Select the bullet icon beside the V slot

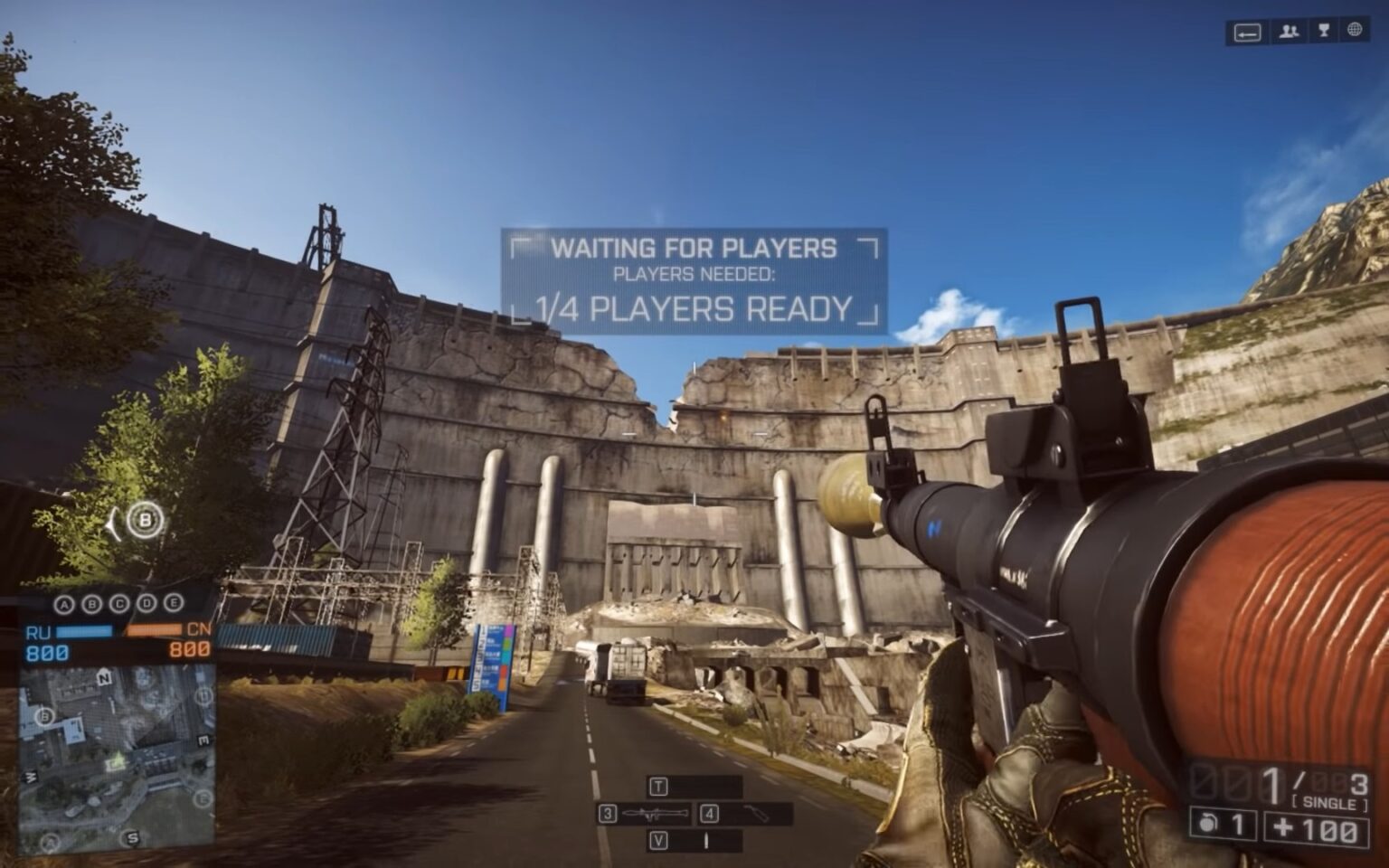[706, 840]
